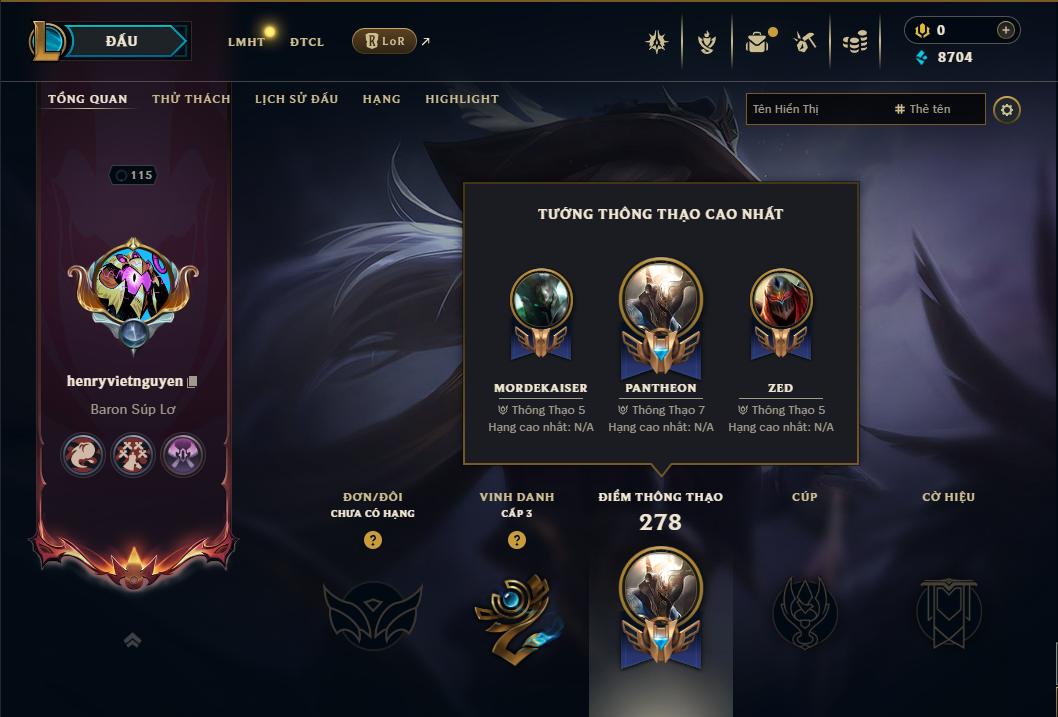View the LỊCH SỬ ĐẤU tab
The width and height of the screenshot is (1058, 717).
click(x=296, y=99)
